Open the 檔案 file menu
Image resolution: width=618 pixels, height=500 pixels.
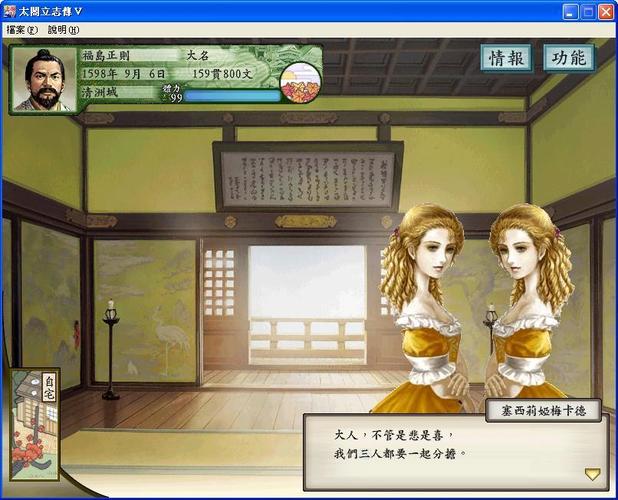tap(21, 30)
